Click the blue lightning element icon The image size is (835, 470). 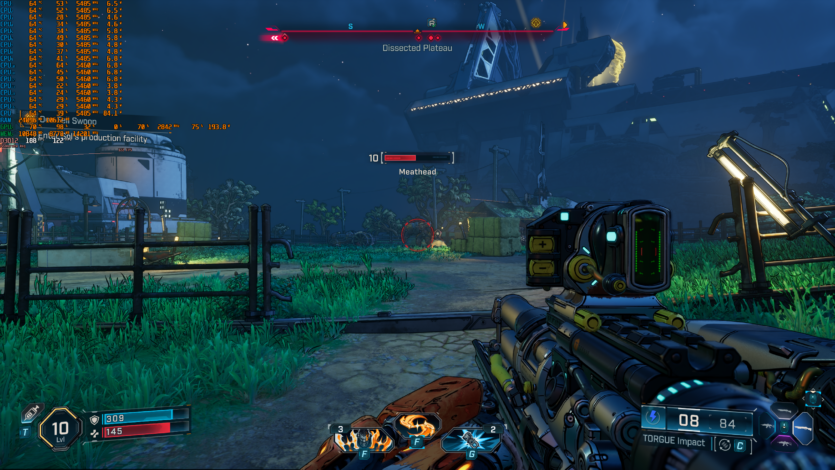[654, 419]
